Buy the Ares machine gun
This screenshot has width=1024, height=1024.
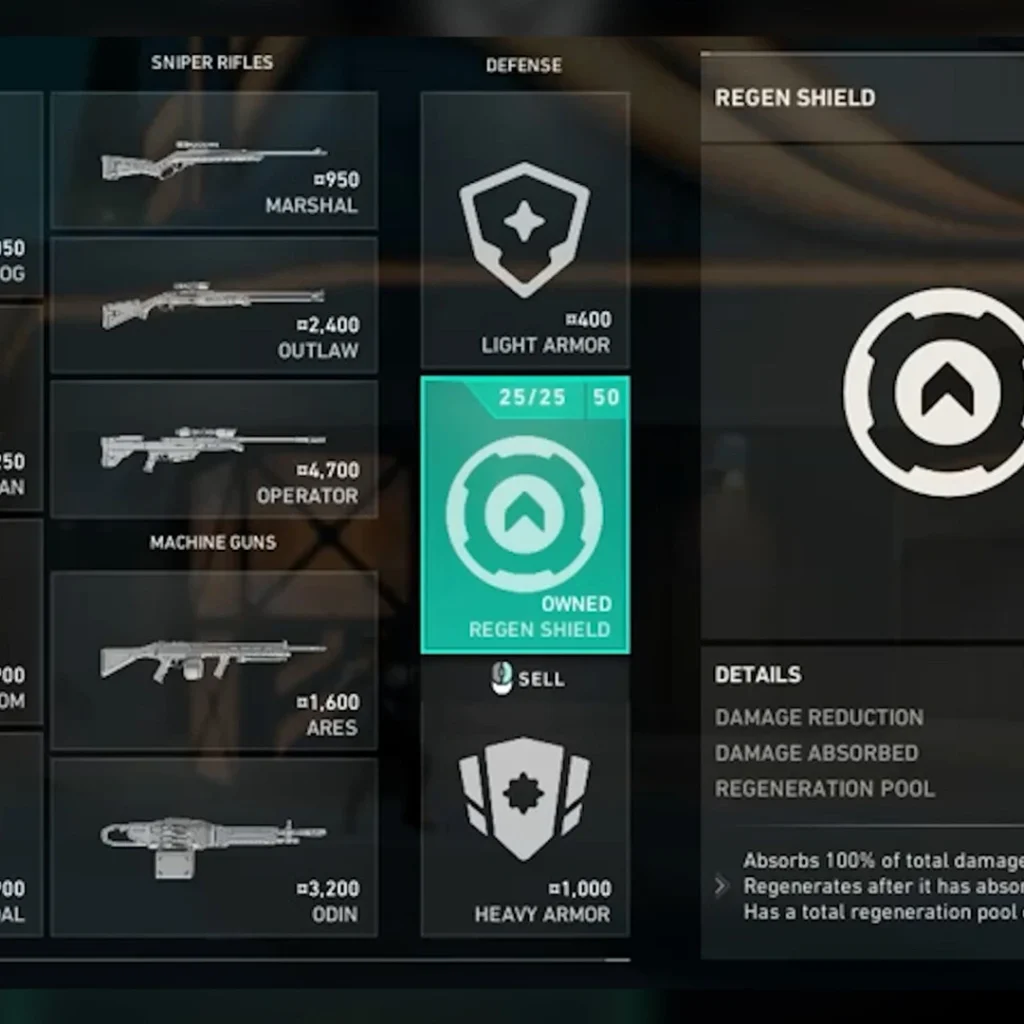click(x=214, y=661)
